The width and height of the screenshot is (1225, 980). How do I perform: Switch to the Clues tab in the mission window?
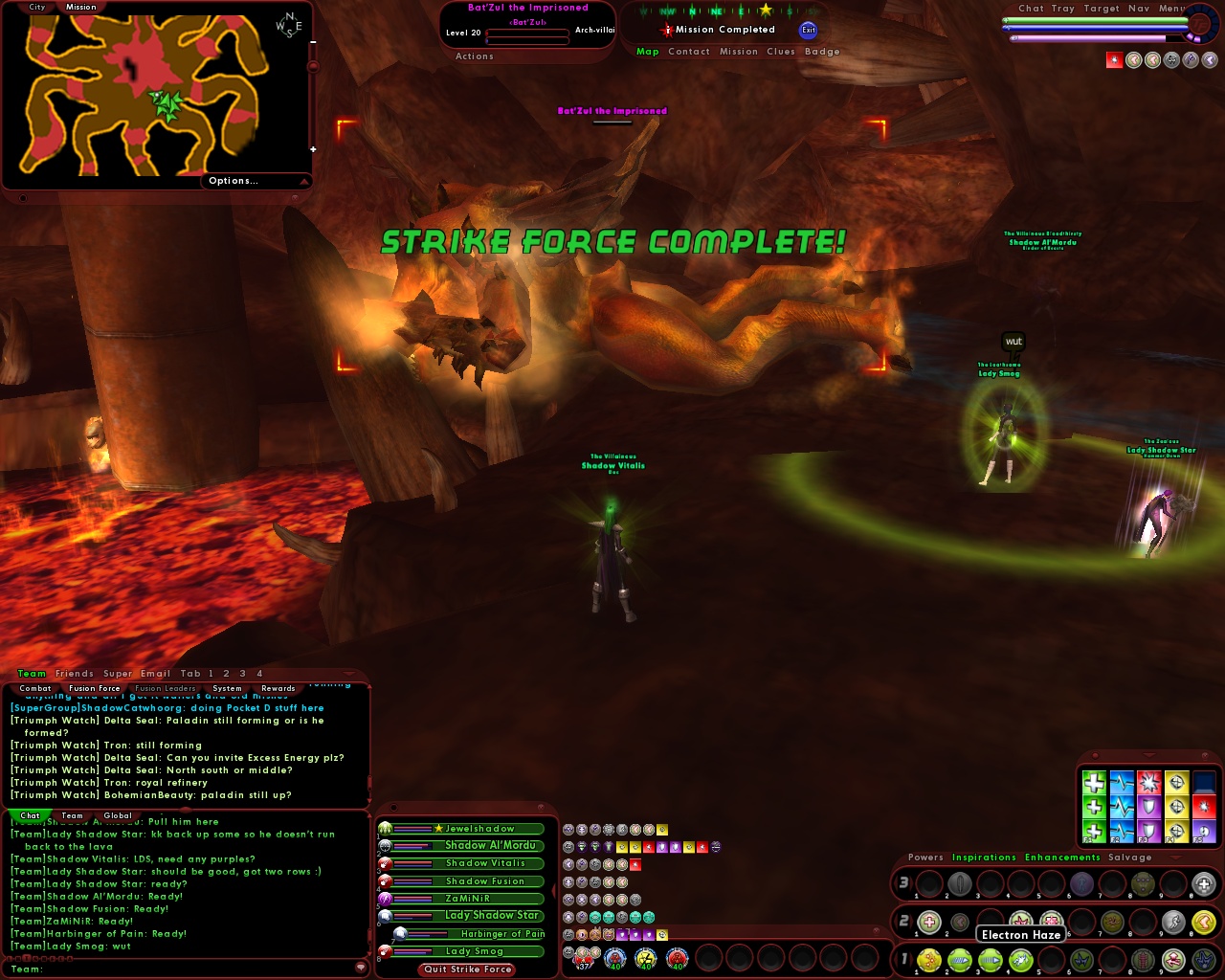[x=781, y=52]
